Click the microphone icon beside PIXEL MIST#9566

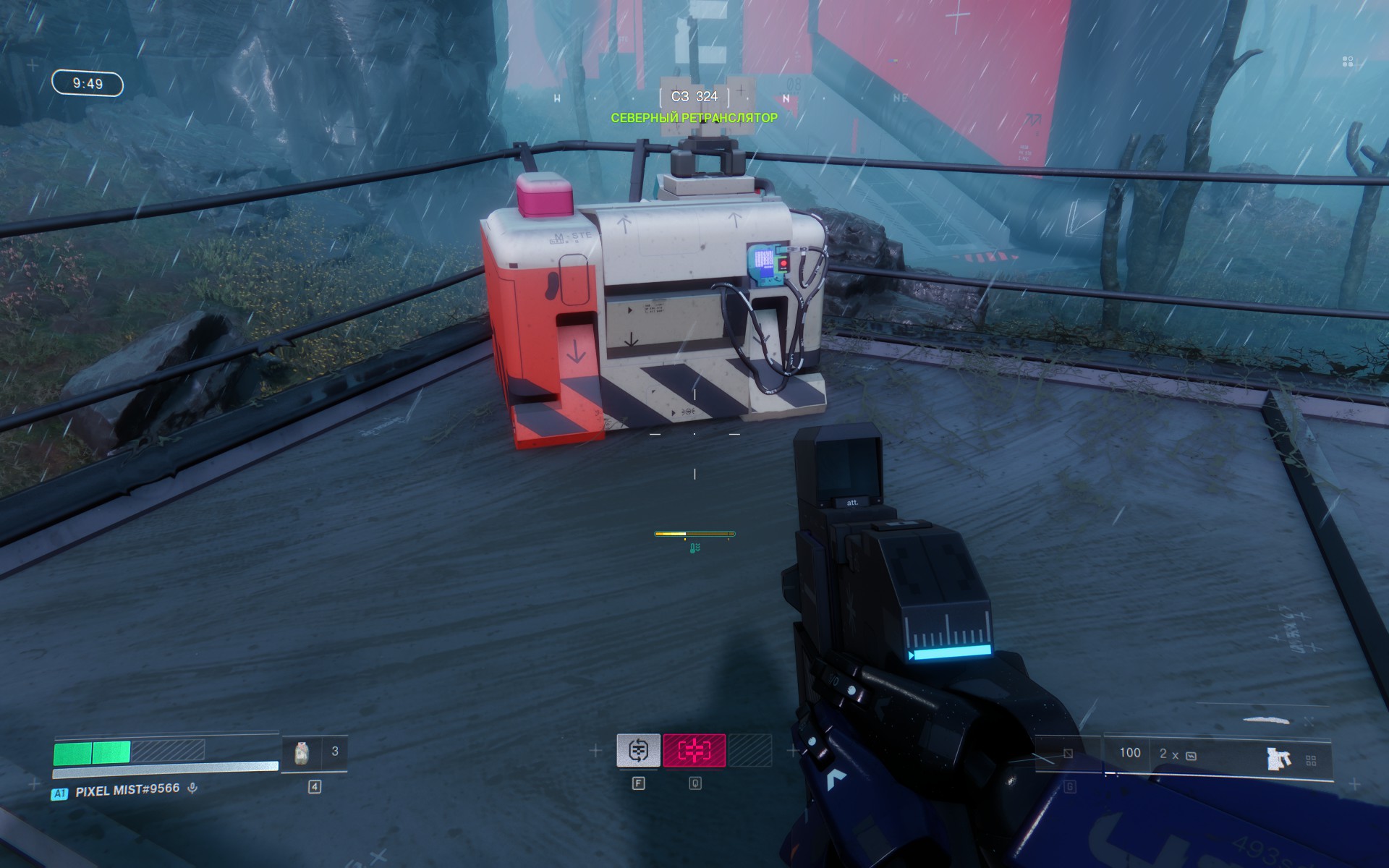[x=192, y=788]
